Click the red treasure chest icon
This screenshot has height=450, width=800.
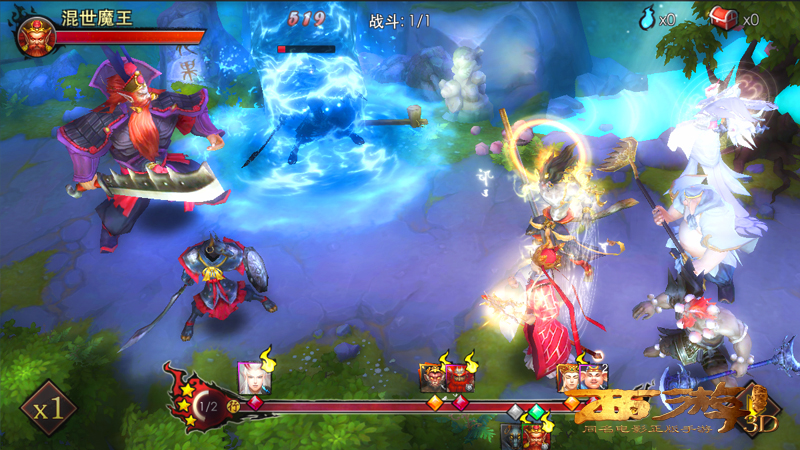722,17
